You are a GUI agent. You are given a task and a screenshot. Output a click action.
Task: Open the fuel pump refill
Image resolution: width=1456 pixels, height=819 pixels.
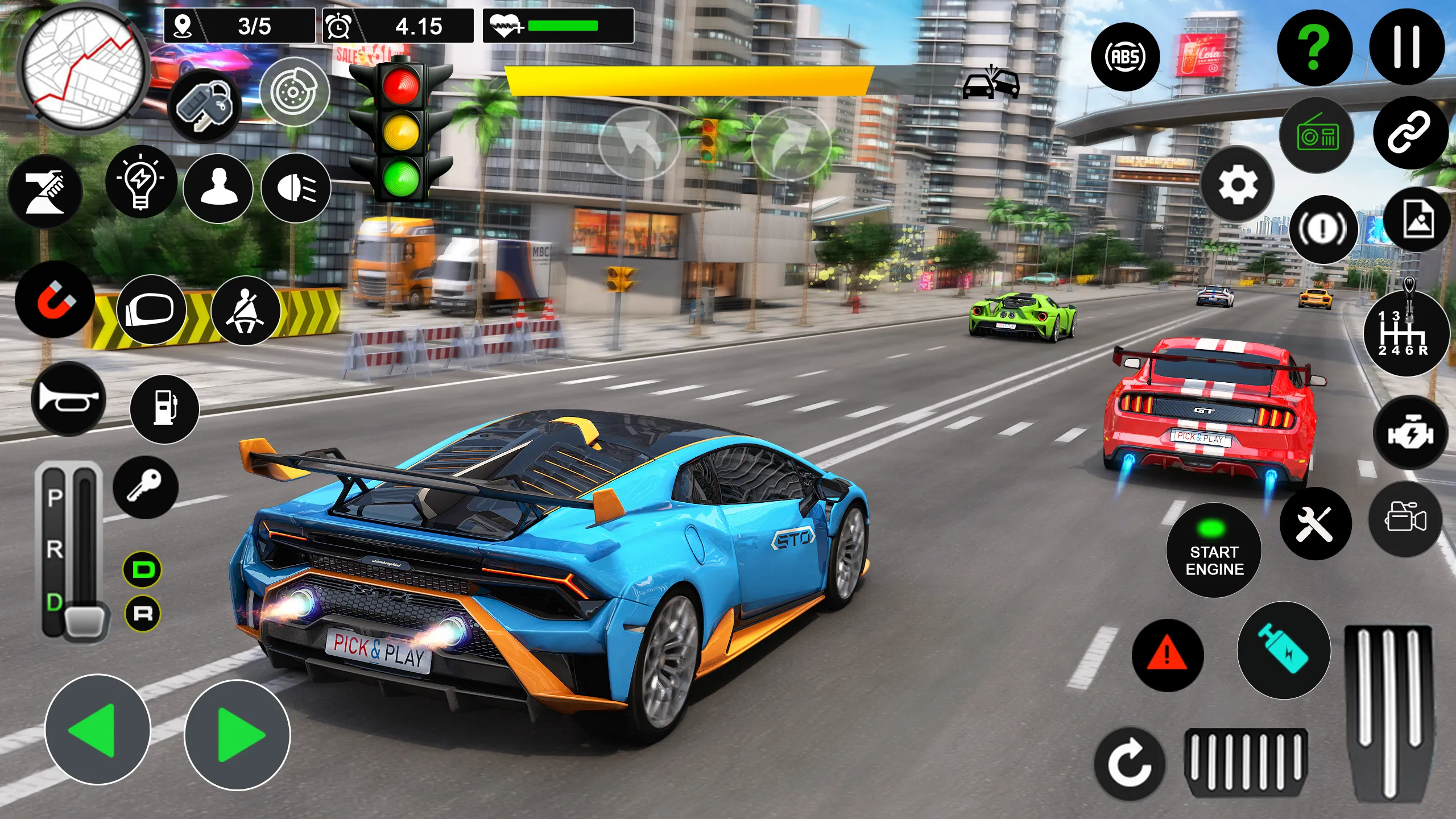coord(164,408)
